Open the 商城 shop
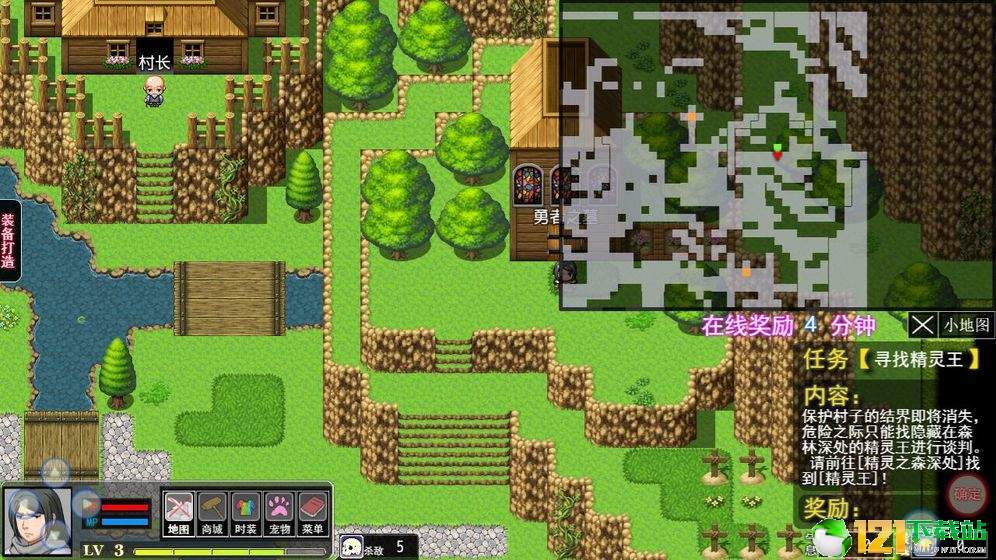 point(212,512)
